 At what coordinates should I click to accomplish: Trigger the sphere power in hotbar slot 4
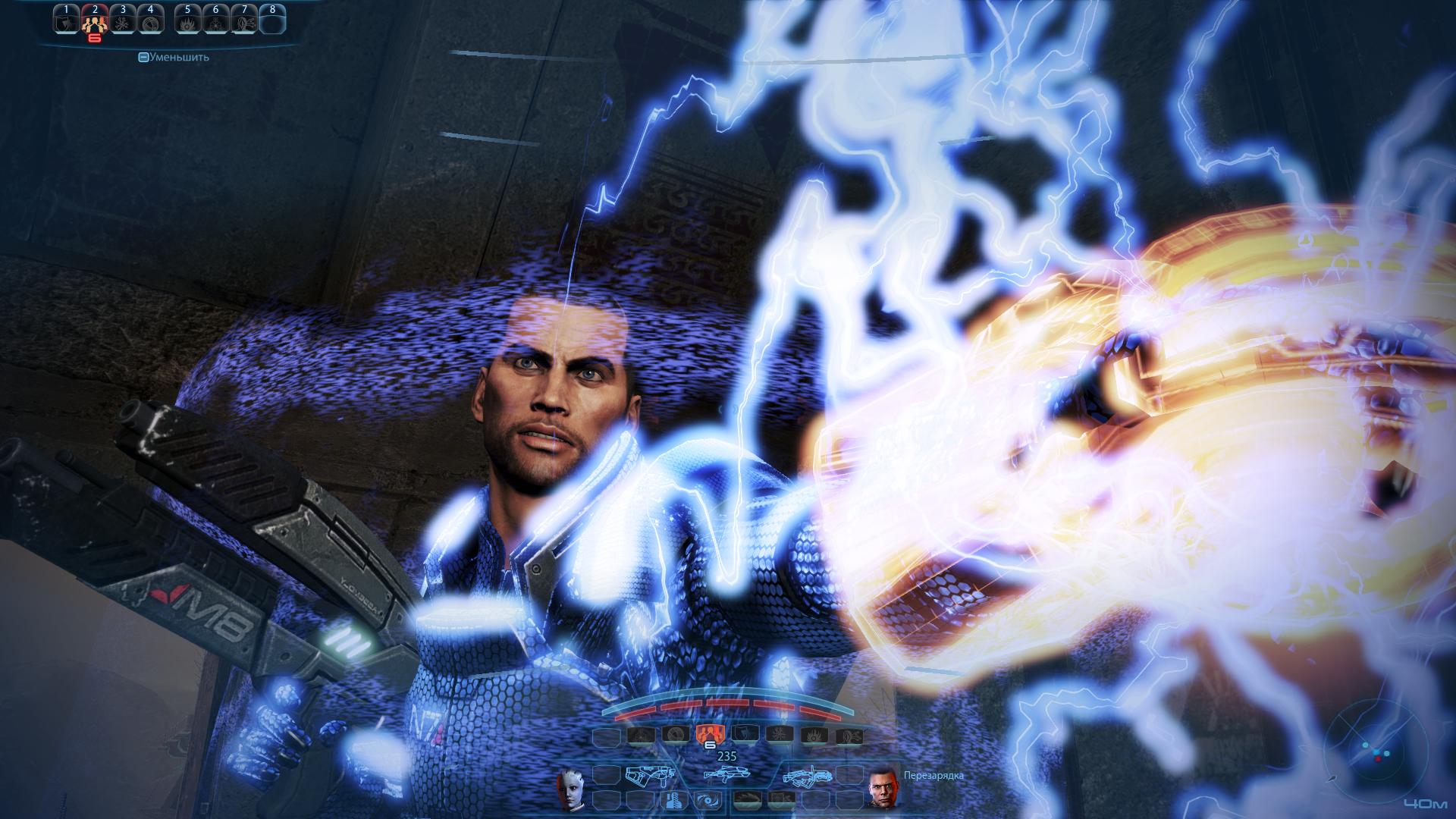pyautogui.click(x=149, y=23)
